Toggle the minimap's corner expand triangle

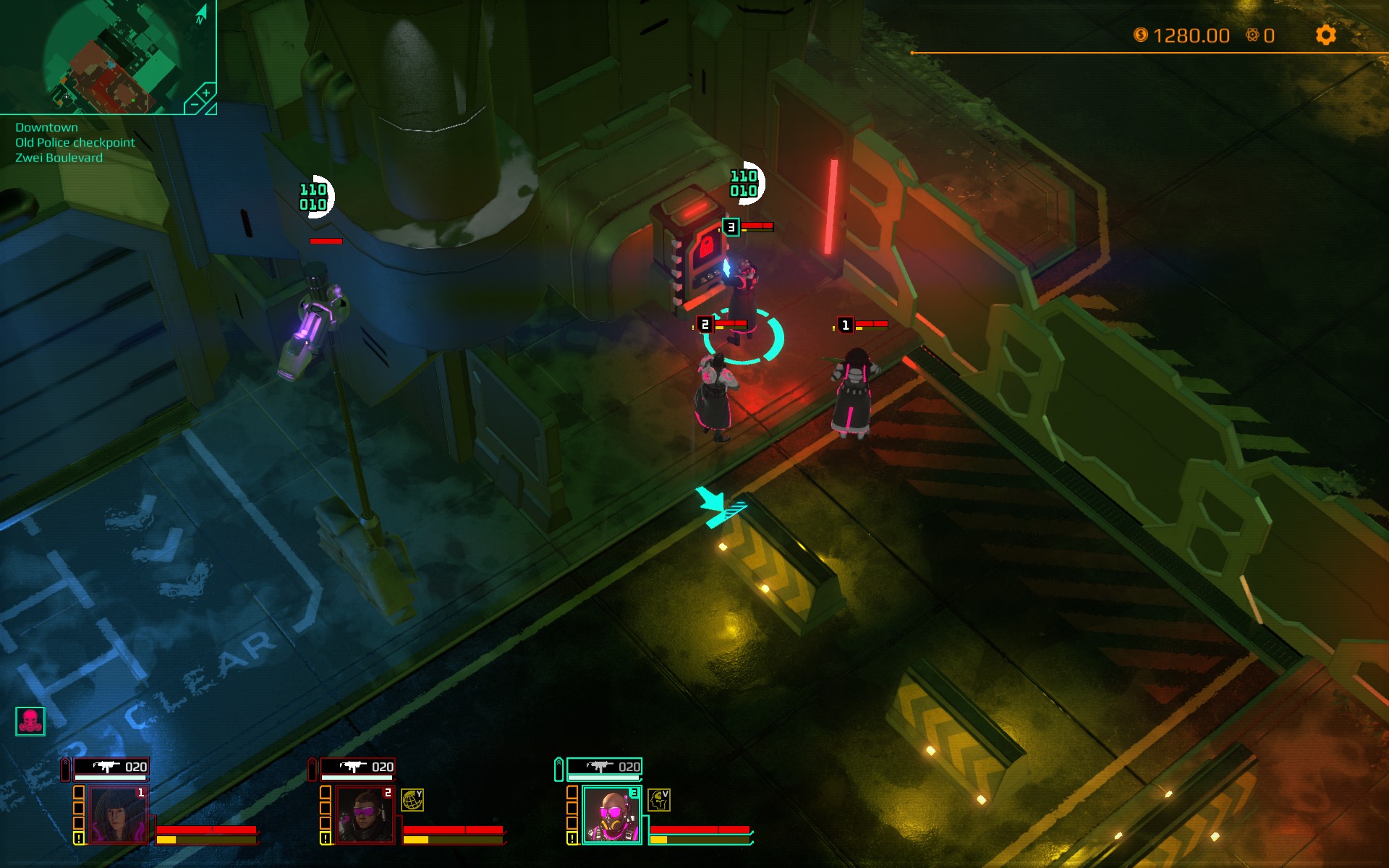211,109
